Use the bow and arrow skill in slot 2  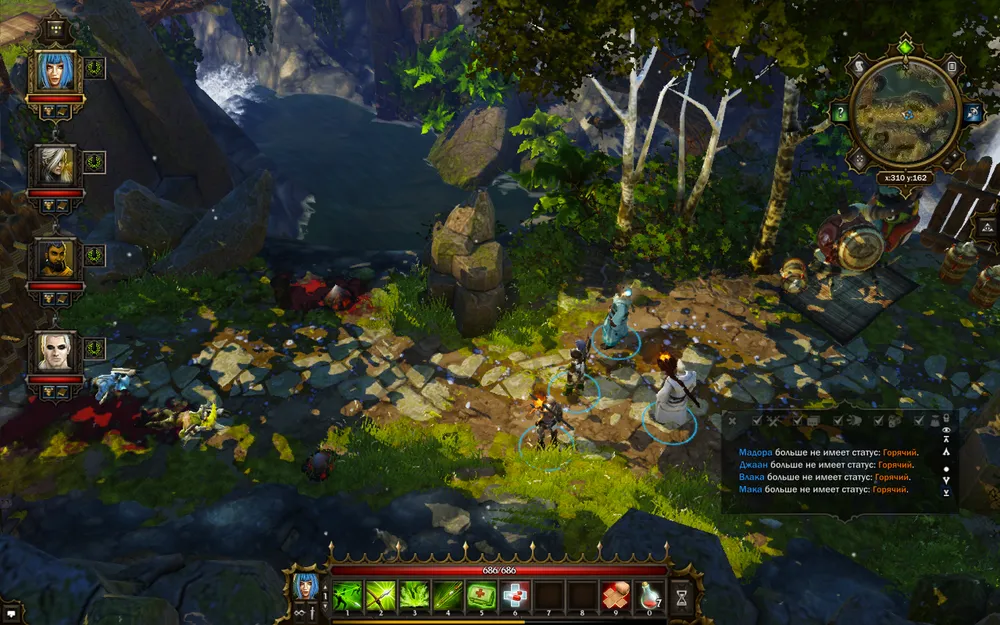pyautogui.click(x=380, y=595)
